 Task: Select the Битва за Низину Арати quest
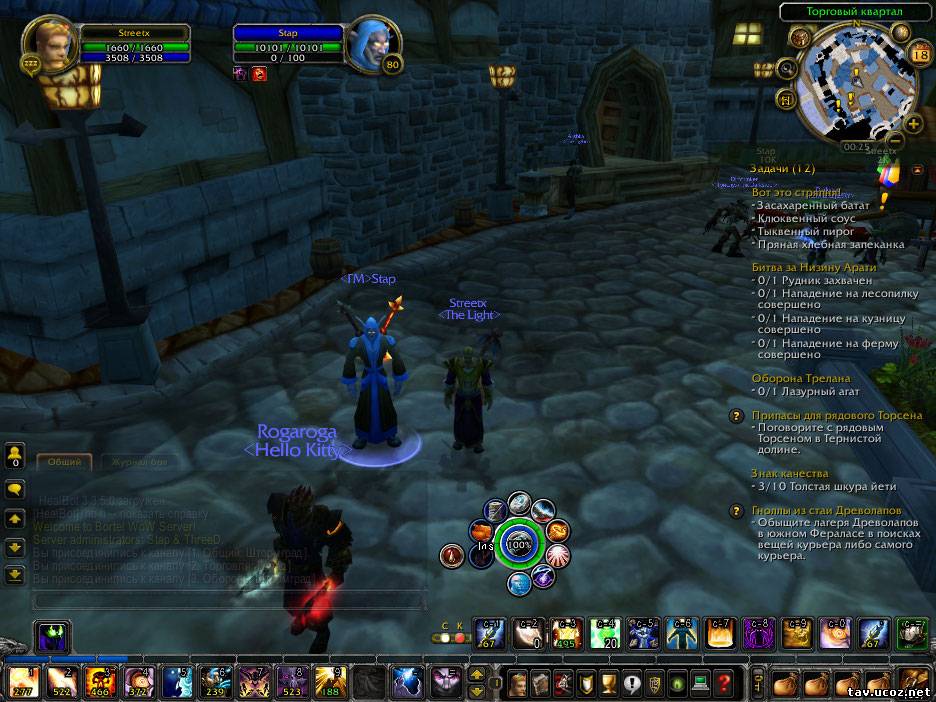[813, 267]
